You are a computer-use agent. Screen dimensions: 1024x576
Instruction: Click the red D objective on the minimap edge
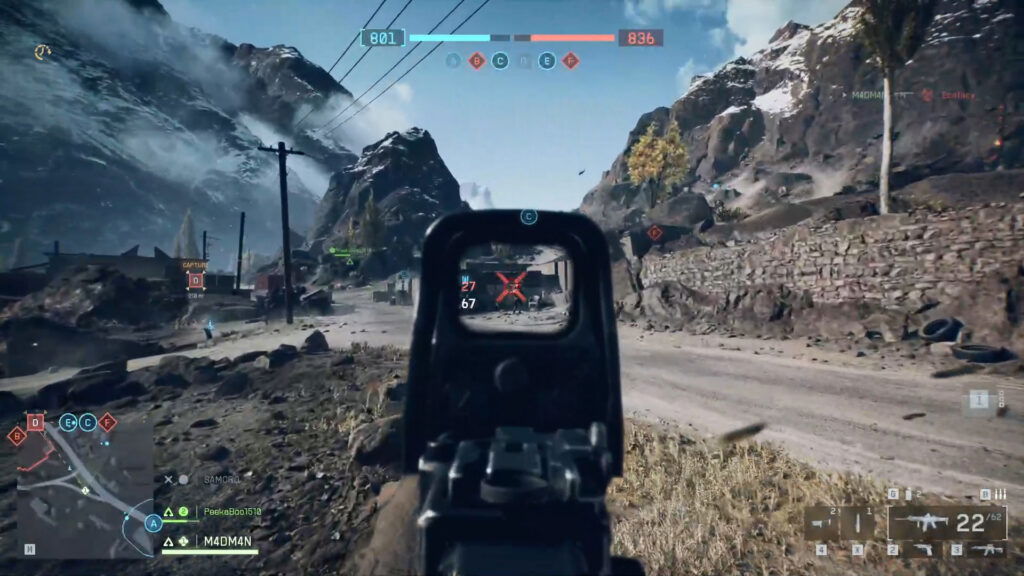35,421
